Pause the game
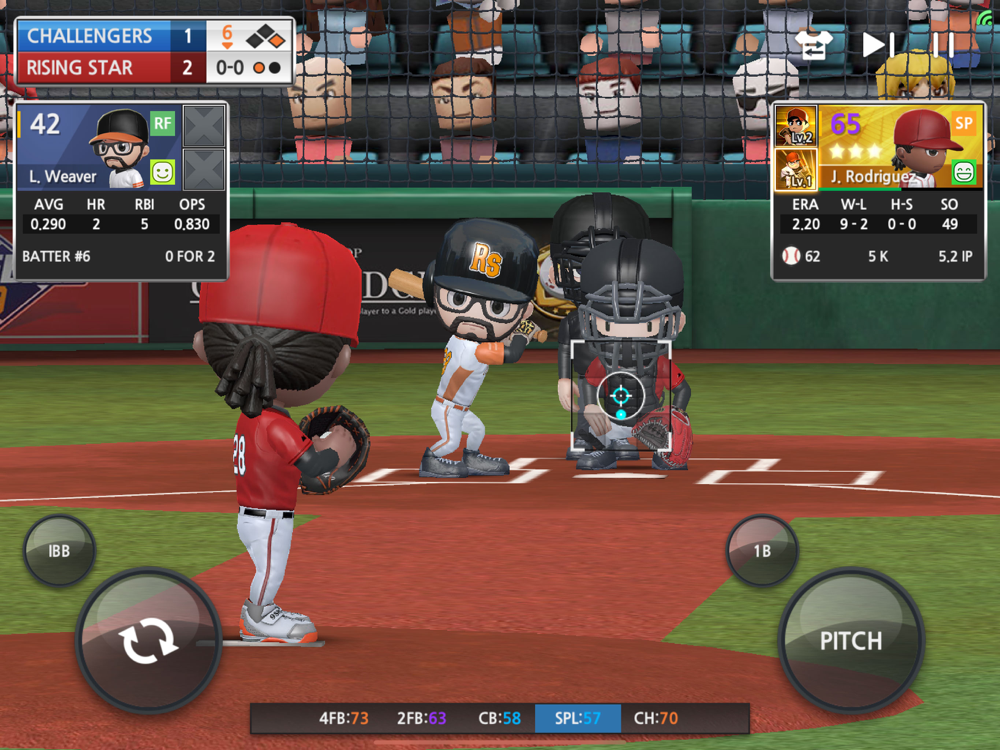Image resolution: width=1000 pixels, height=750 pixels. pyautogui.click(x=942, y=45)
